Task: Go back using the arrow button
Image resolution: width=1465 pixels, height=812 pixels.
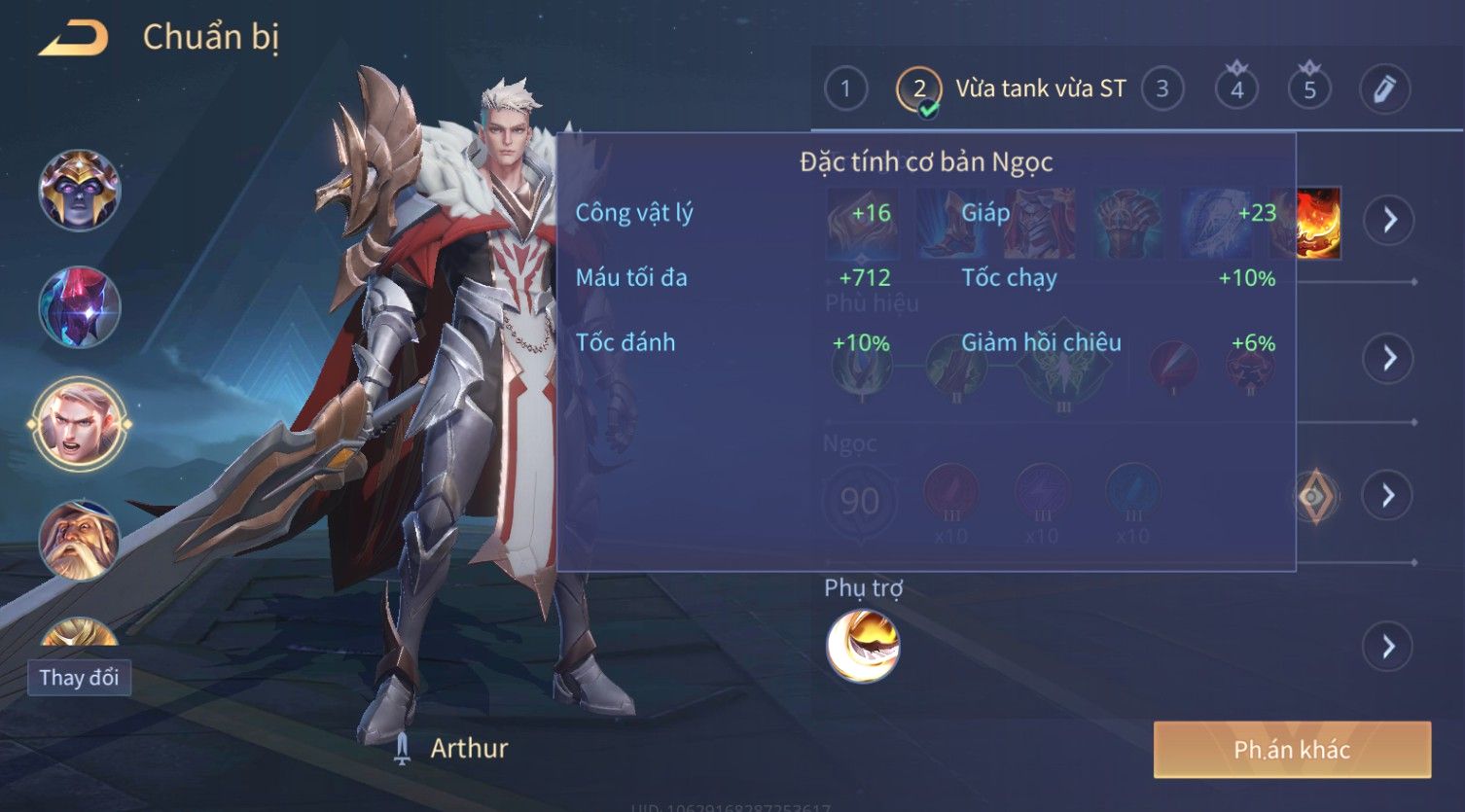Action: pyautogui.click(x=74, y=38)
